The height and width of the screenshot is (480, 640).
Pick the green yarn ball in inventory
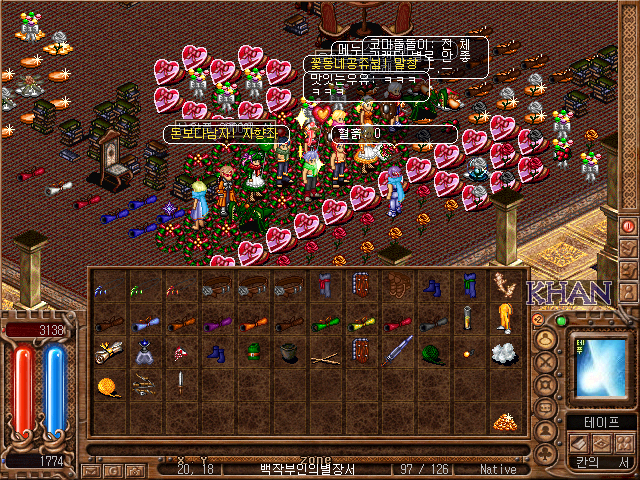[433, 353]
